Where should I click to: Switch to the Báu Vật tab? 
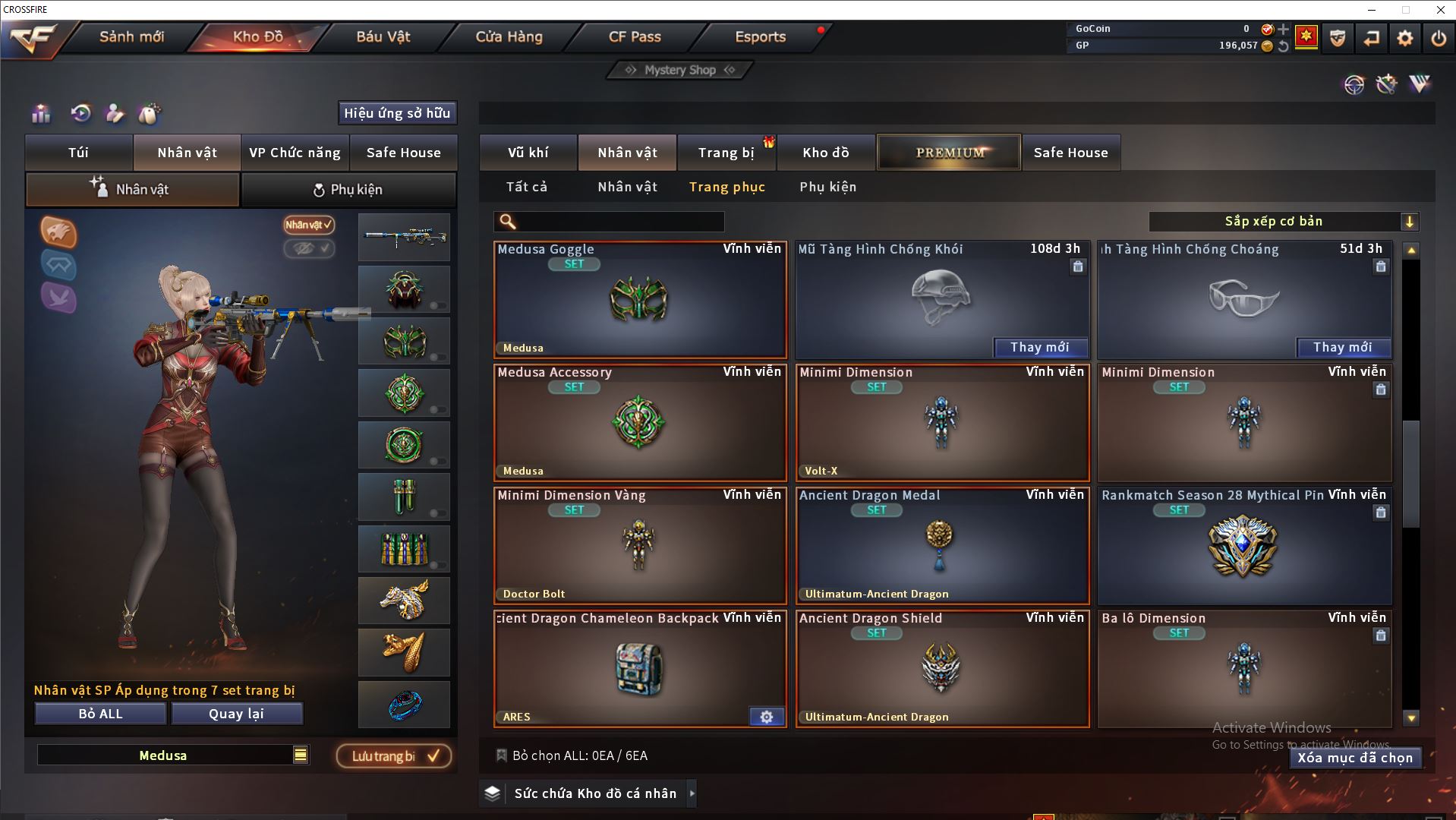click(383, 36)
